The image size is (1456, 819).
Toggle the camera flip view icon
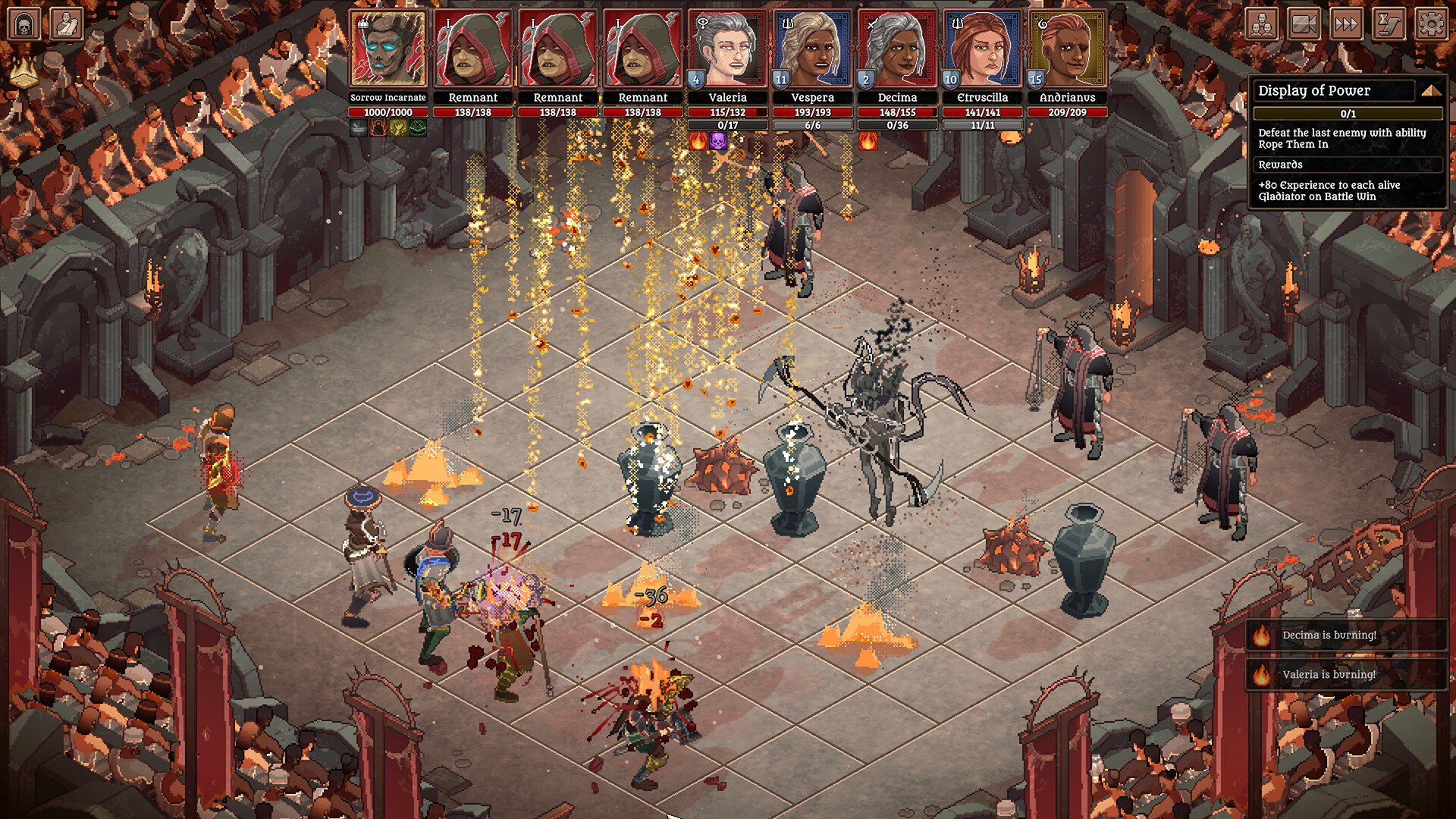click(x=1304, y=24)
